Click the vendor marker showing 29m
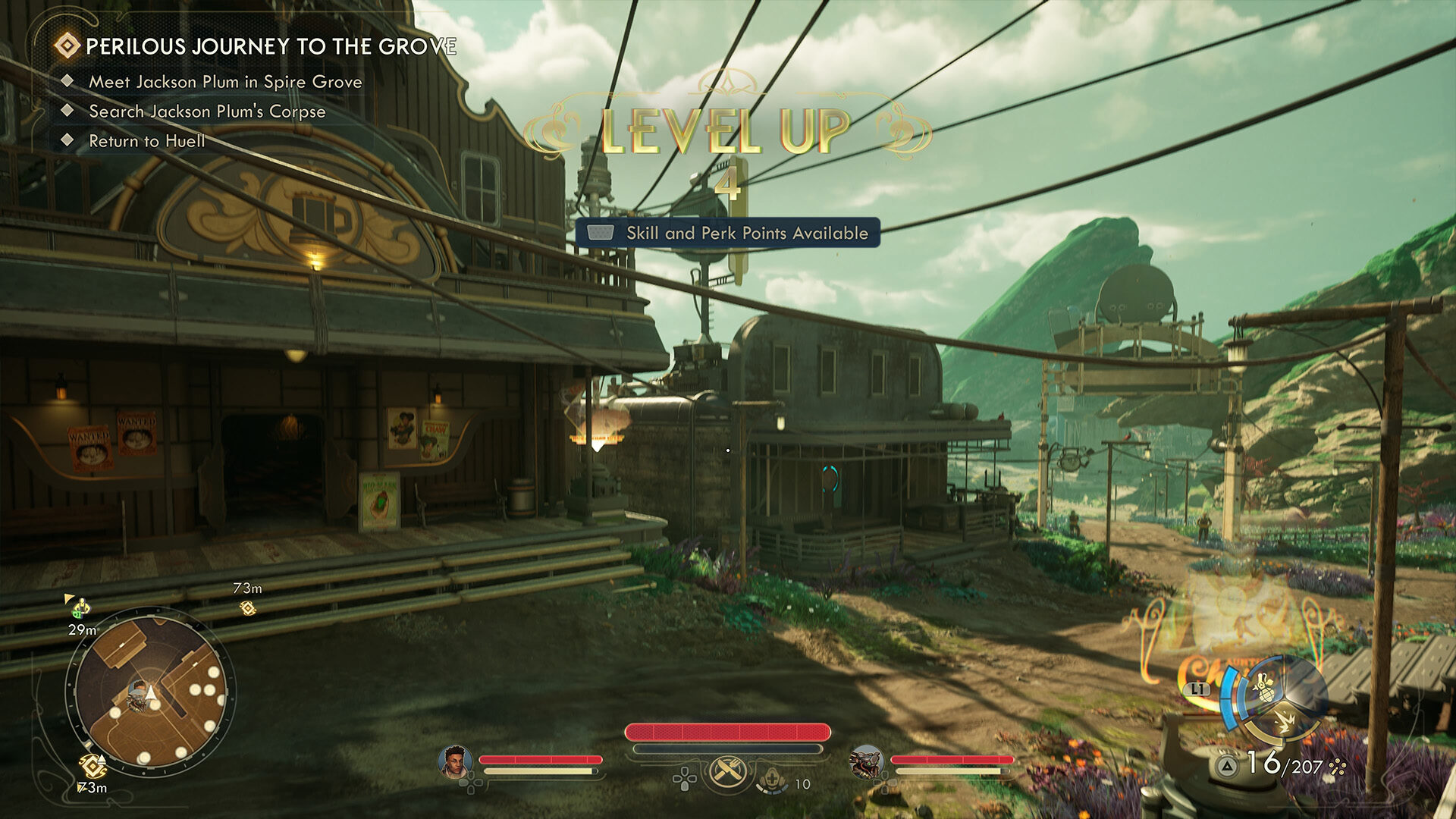1456x819 pixels. pyautogui.click(x=80, y=608)
